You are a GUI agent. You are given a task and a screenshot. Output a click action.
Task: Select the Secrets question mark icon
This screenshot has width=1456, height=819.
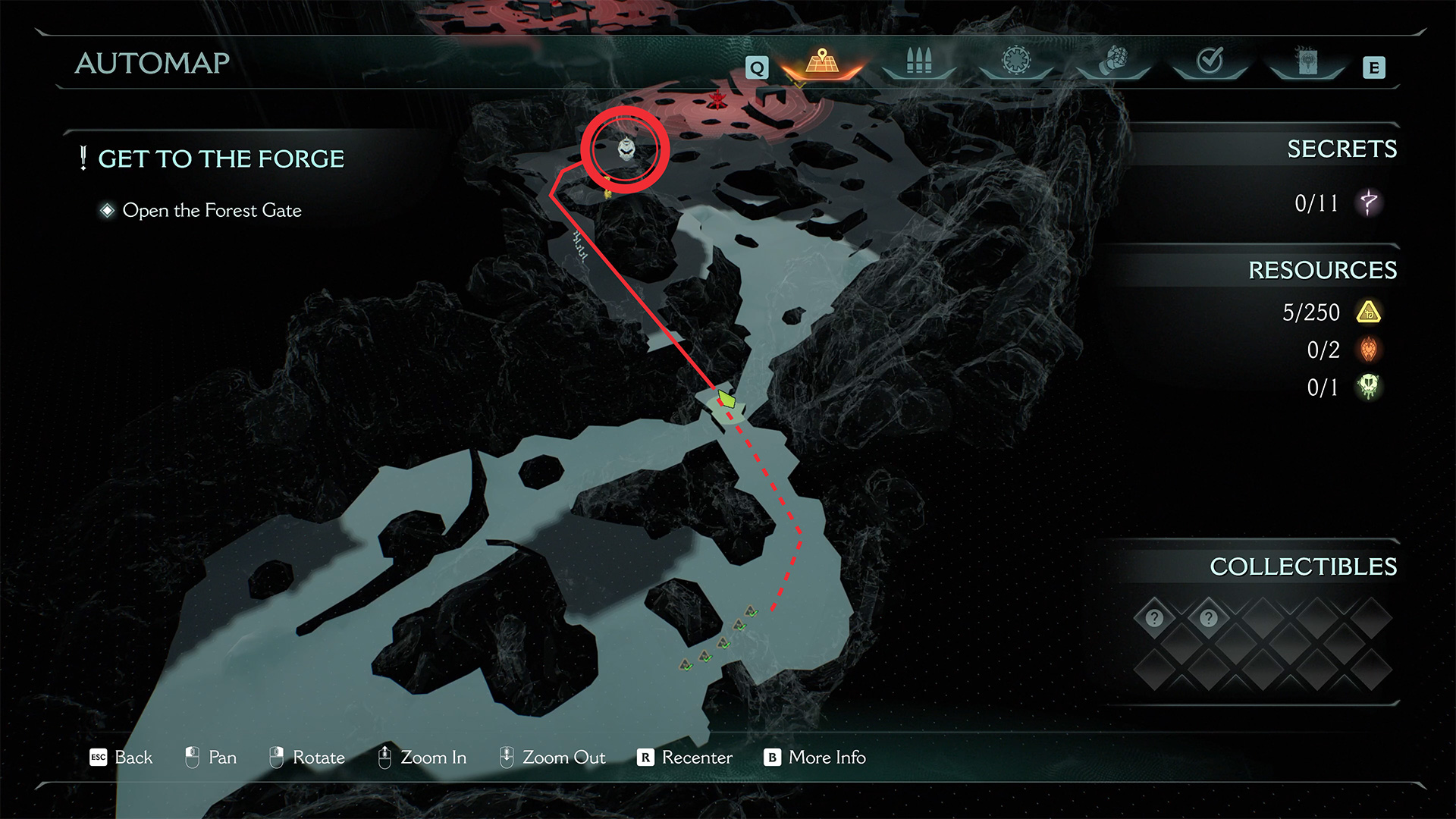tap(1369, 202)
